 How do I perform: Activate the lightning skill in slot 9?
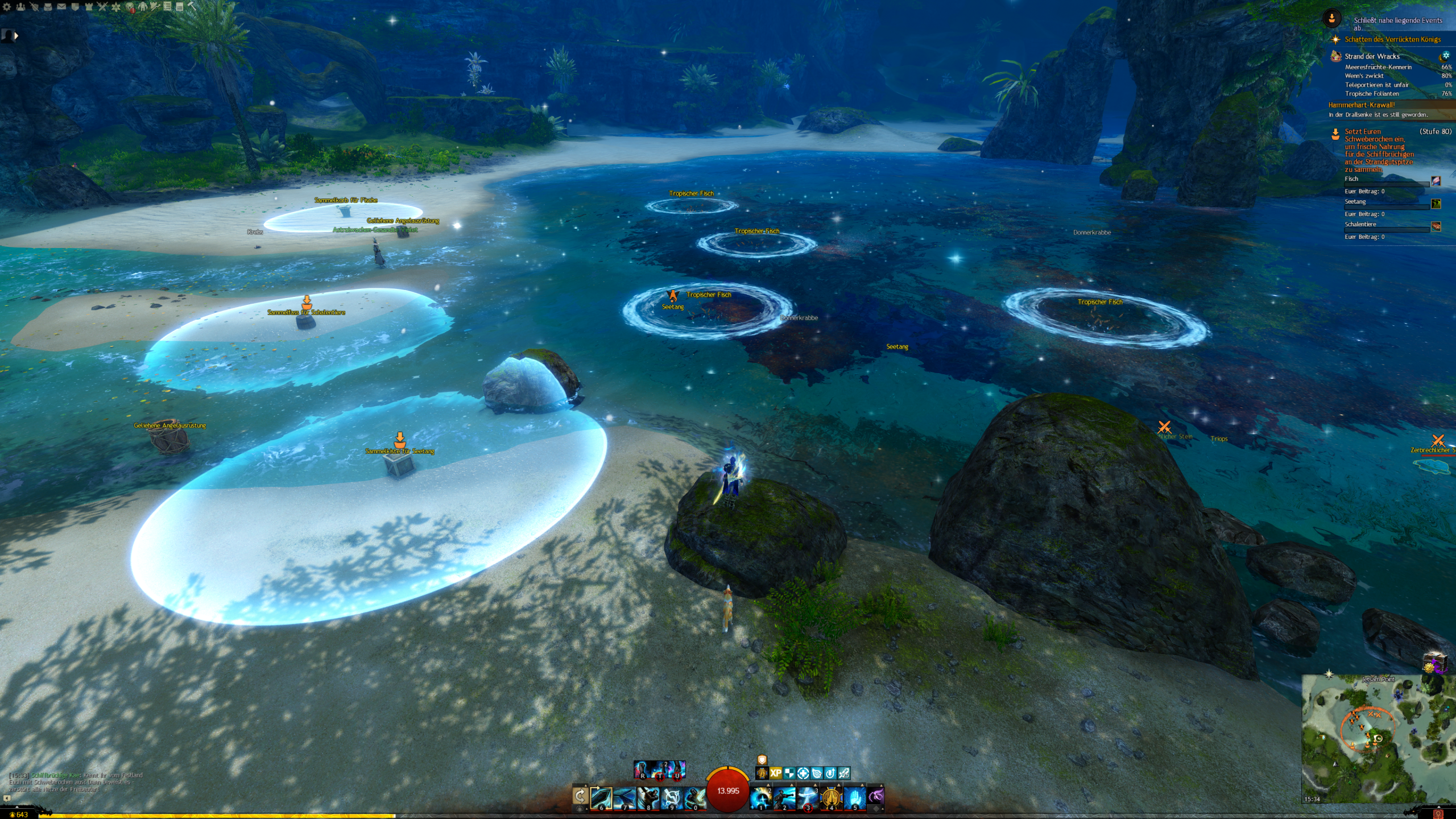coord(671,798)
